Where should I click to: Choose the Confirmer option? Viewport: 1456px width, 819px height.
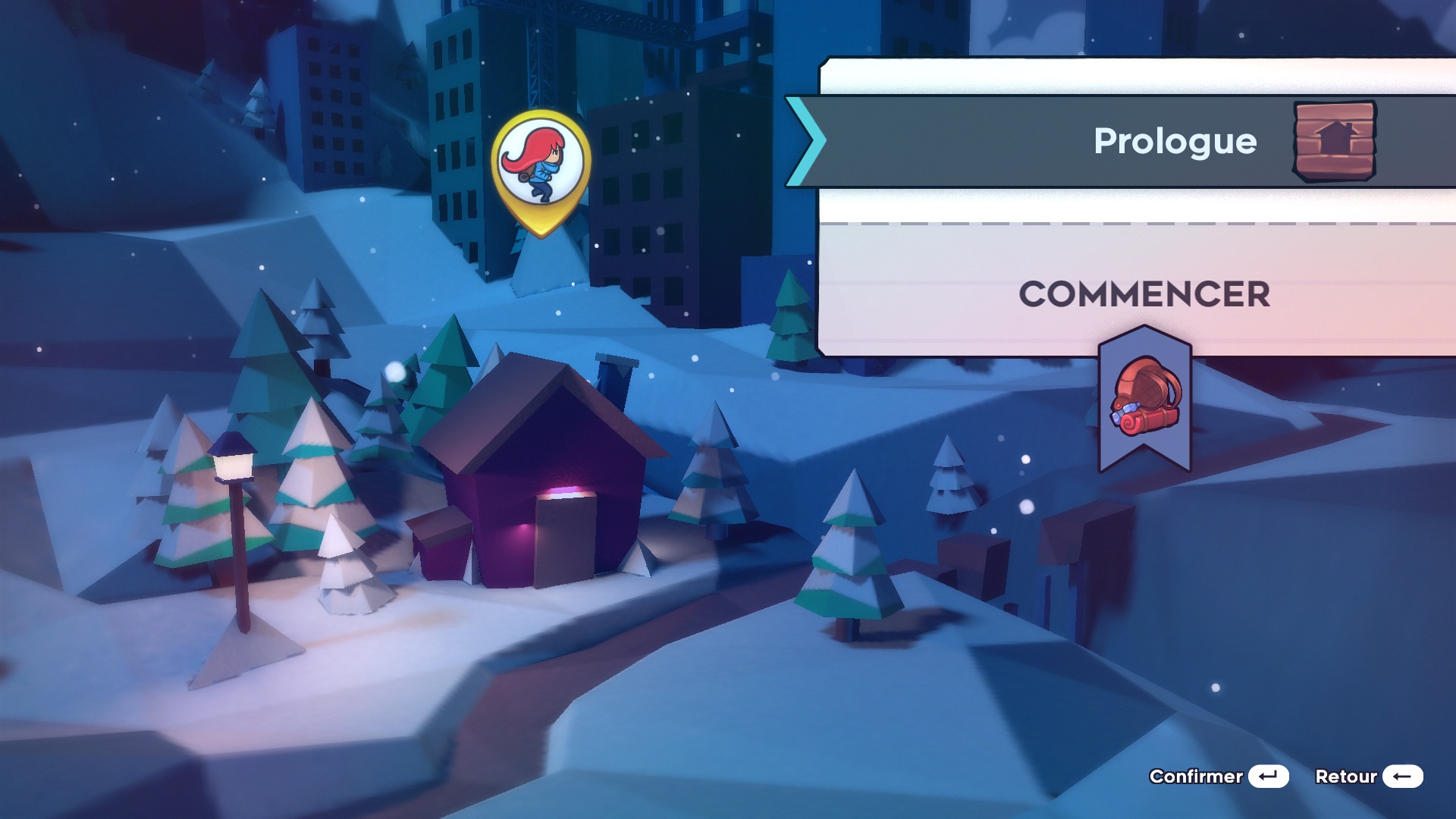pyautogui.click(x=1218, y=777)
